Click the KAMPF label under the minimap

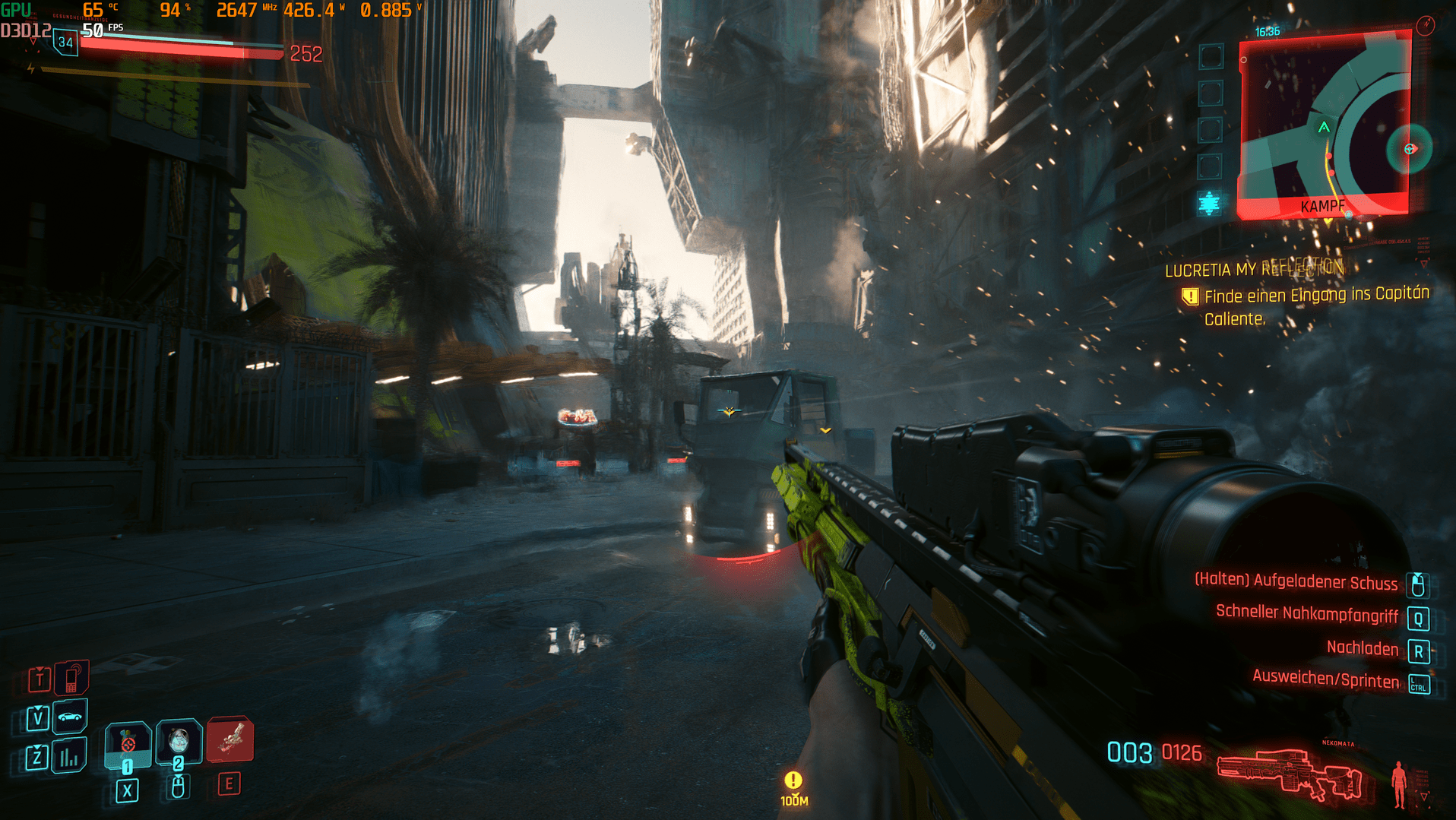pyautogui.click(x=1323, y=205)
